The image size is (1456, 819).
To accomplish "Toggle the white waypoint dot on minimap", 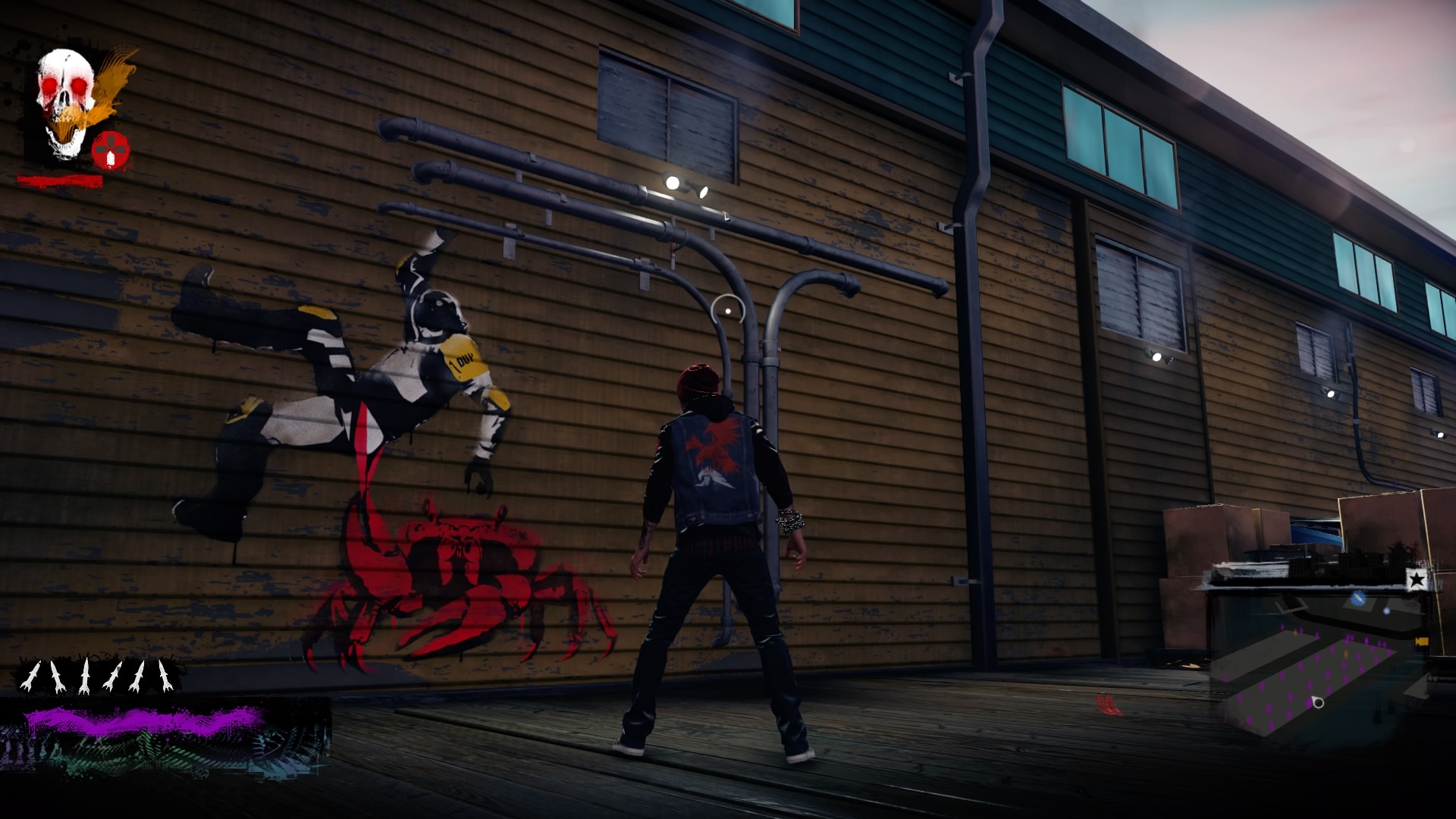I will coord(1386,611).
